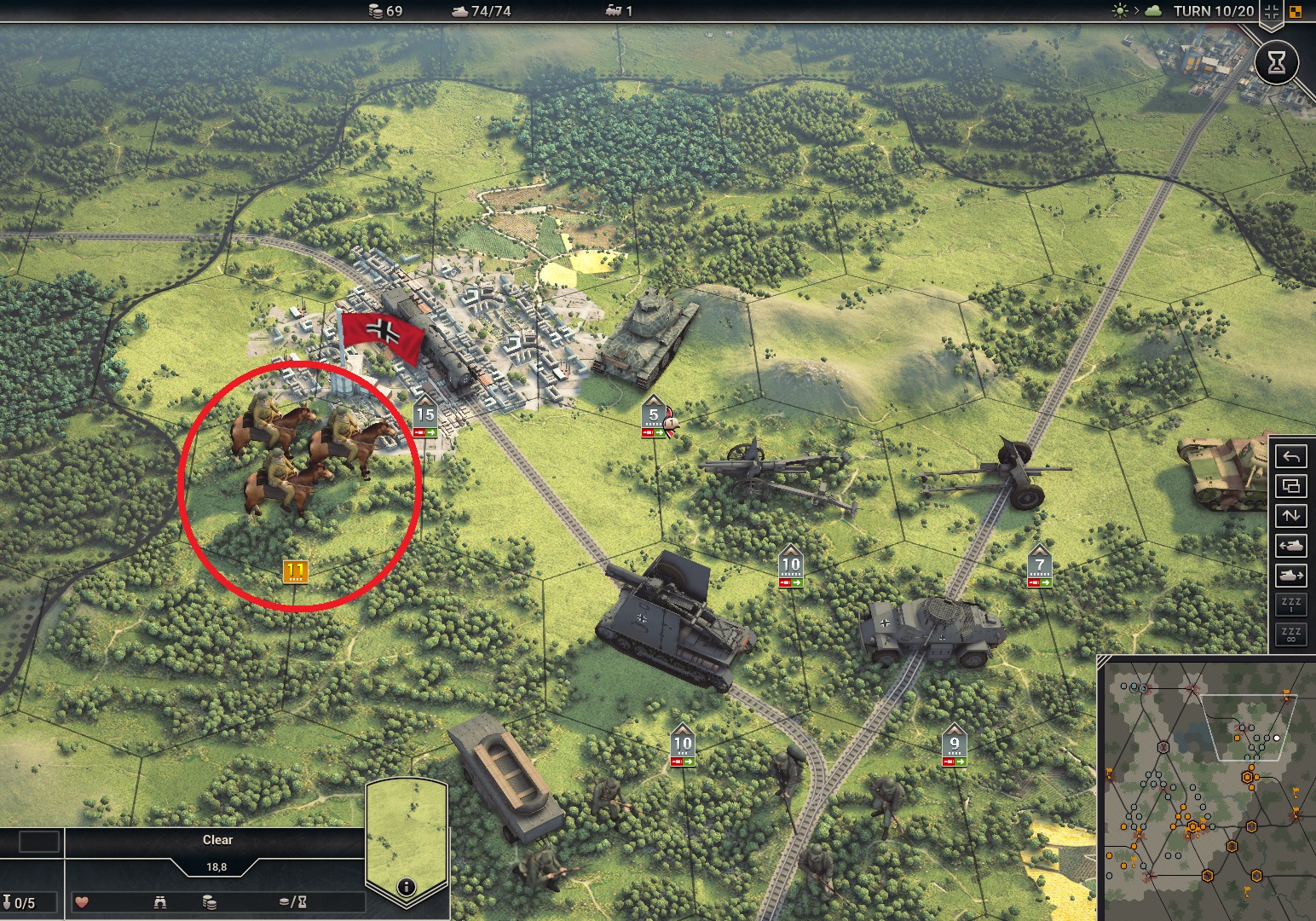Screen dimensions: 1316x921
Task: Open the overlapping windows button
Action: point(1290,486)
